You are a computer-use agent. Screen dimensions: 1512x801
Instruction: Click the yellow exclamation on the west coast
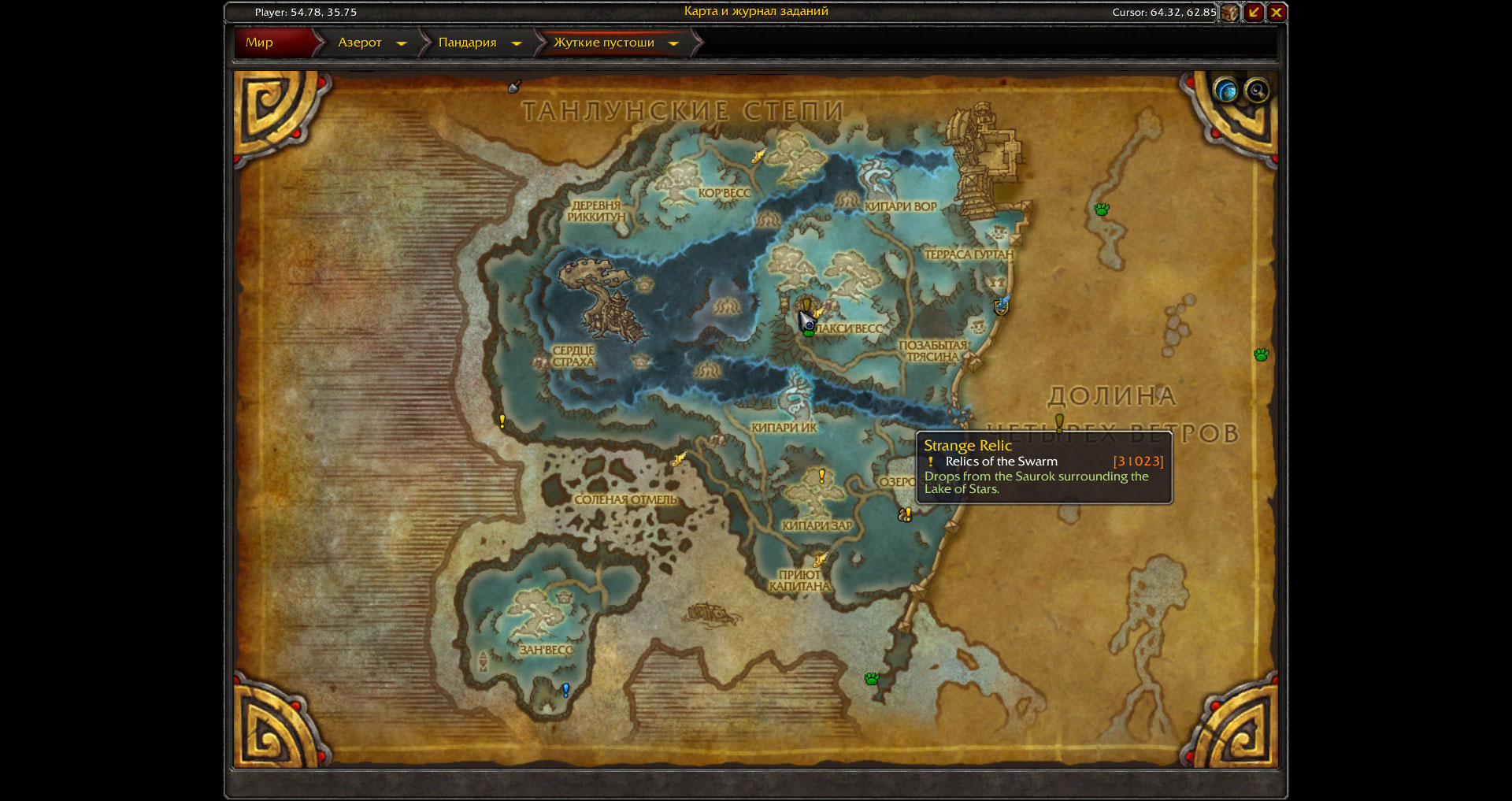(x=502, y=421)
